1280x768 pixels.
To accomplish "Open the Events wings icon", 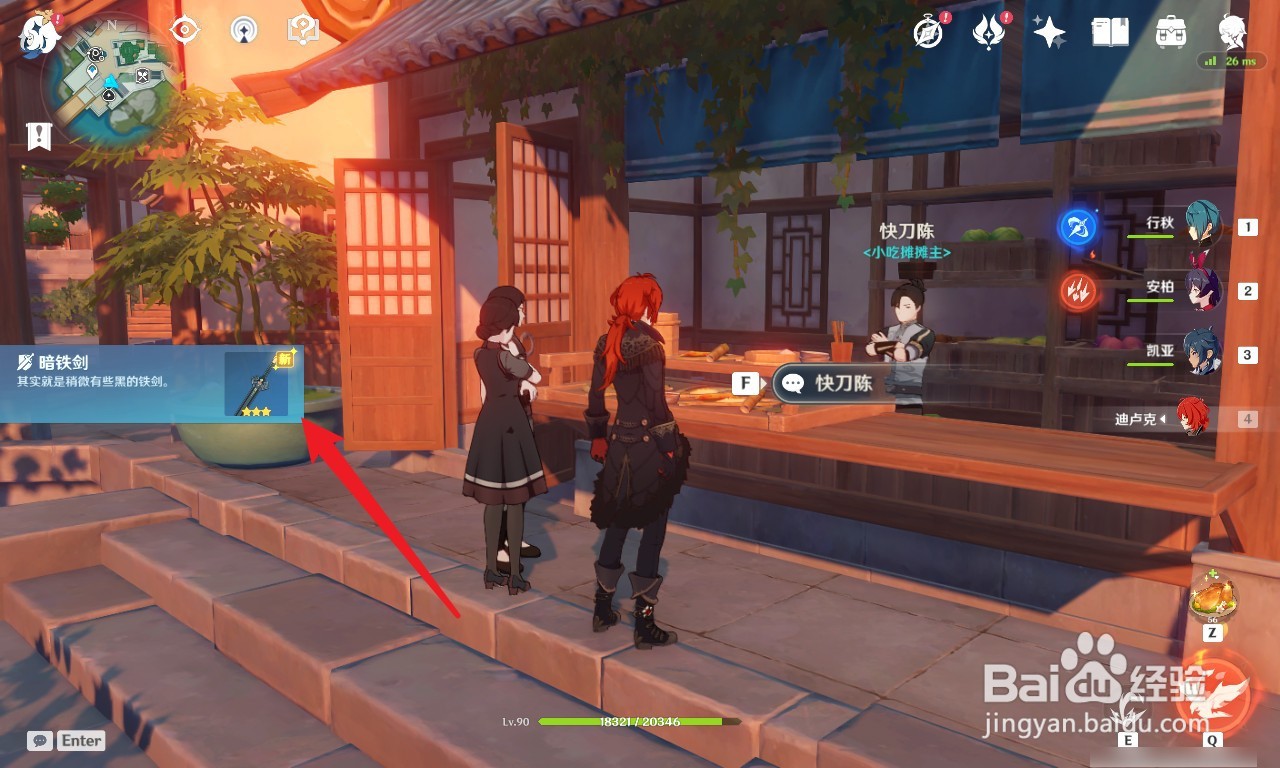I will coord(989,33).
